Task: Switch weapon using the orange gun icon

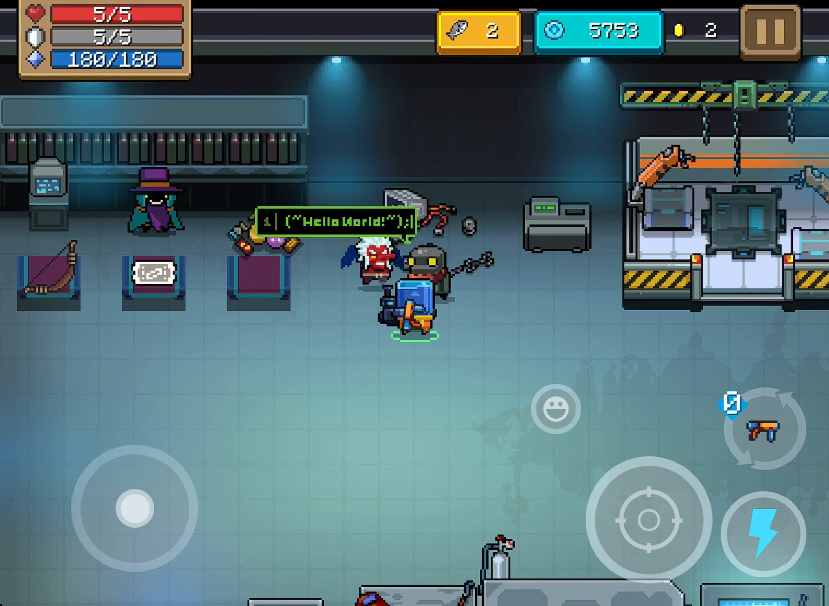Action: [x=763, y=431]
